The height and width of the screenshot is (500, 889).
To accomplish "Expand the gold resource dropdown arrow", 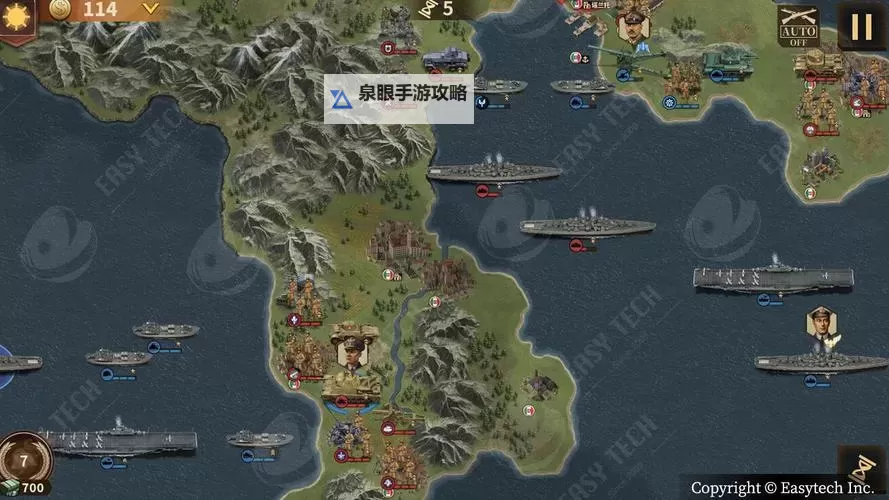I will 150,9.
